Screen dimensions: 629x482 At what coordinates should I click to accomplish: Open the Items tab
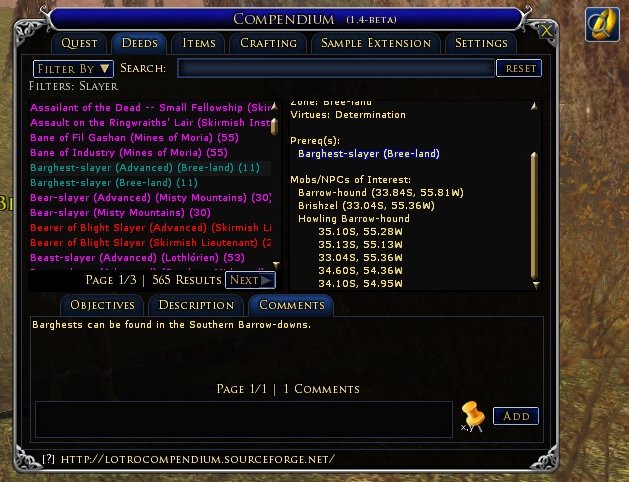(199, 43)
